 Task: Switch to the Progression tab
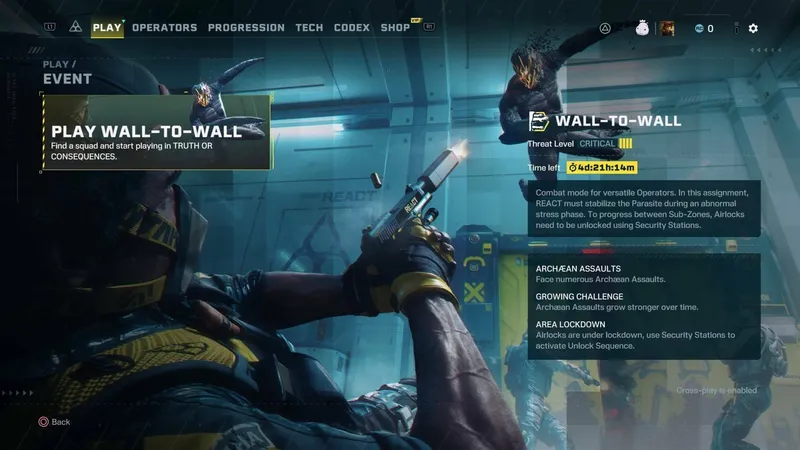[x=246, y=28]
